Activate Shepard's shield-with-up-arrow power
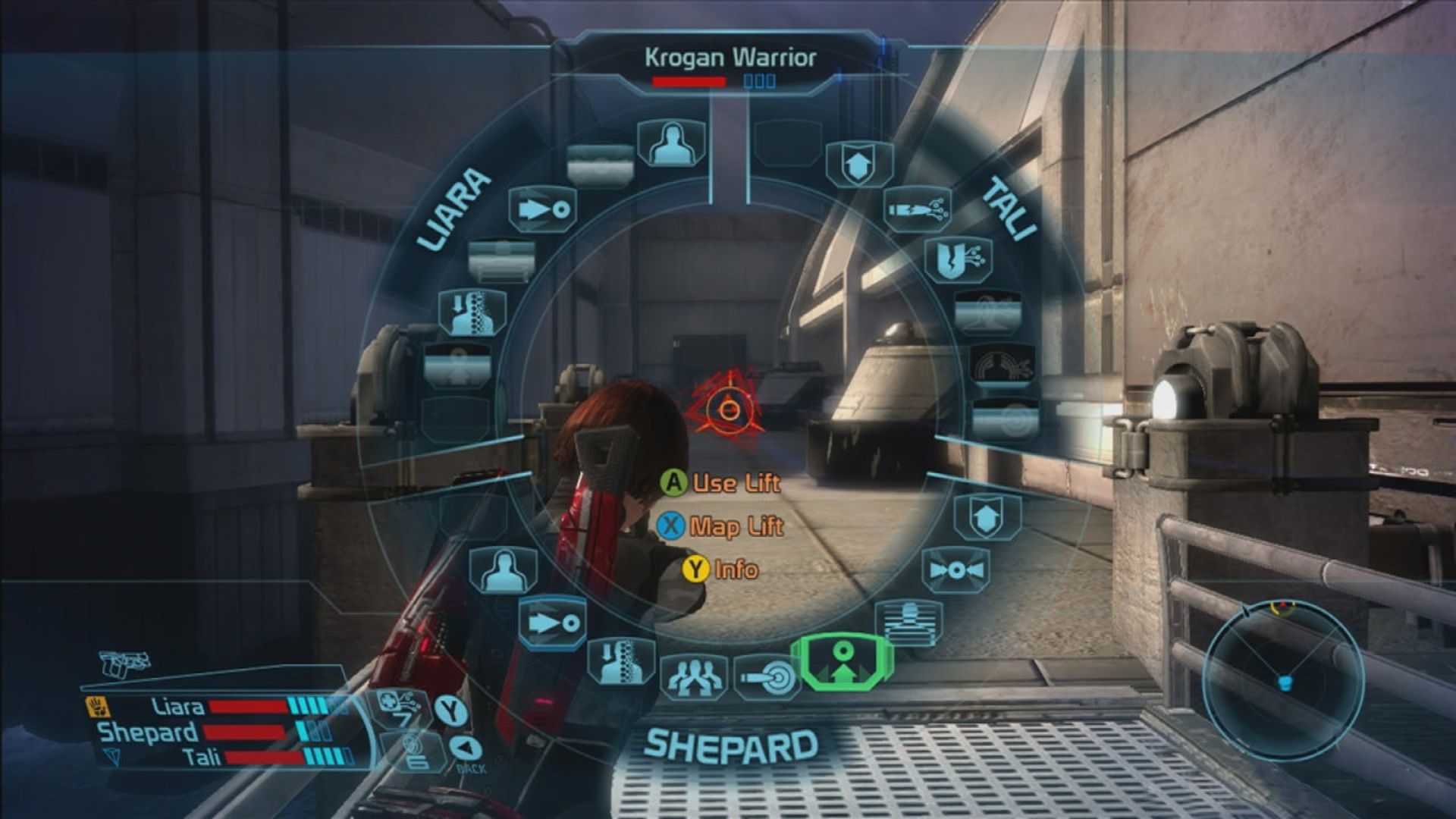The height and width of the screenshot is (819, 1456). coord(987,517)
